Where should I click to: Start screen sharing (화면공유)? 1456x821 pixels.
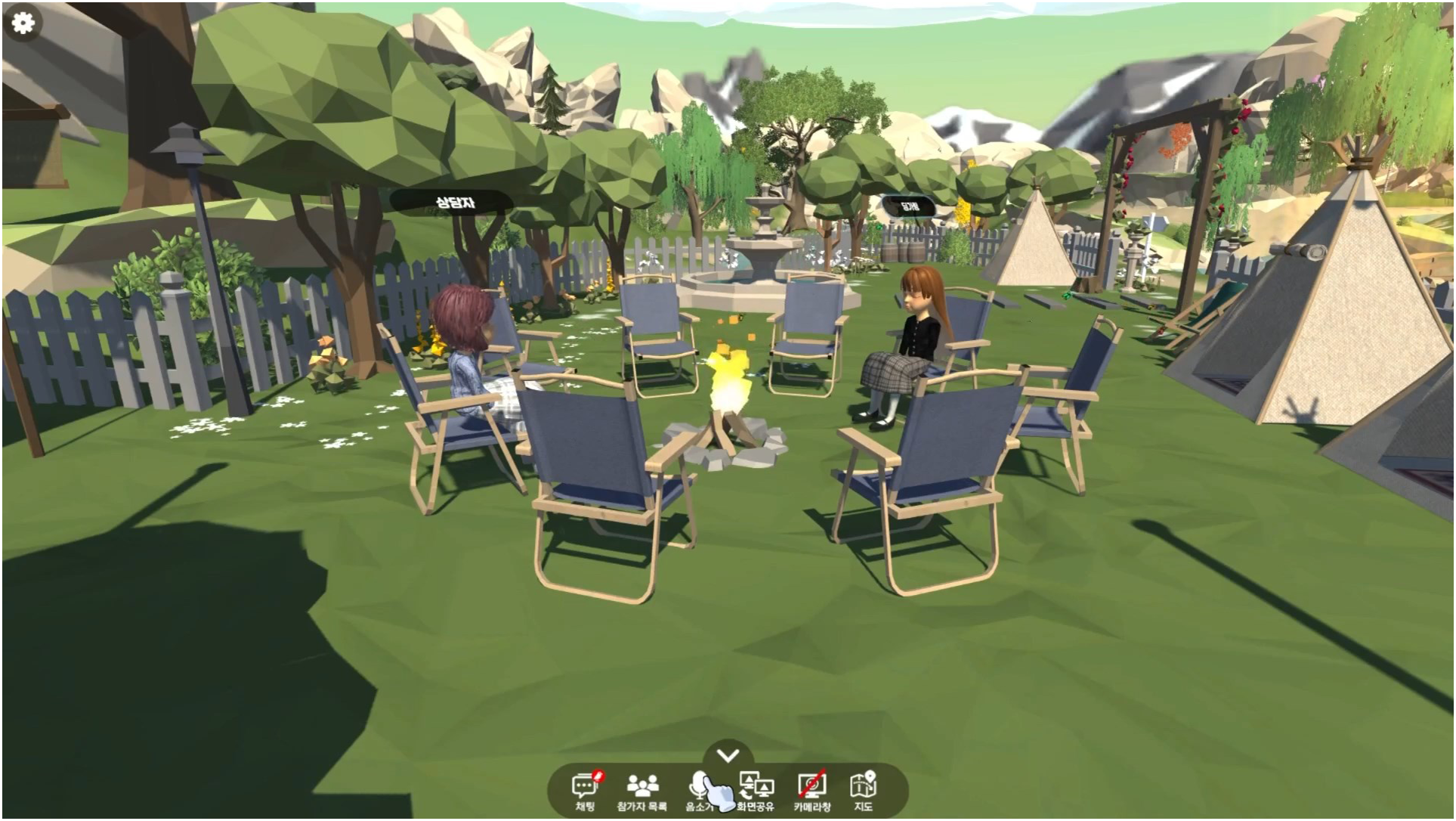[x=756, y=791]
